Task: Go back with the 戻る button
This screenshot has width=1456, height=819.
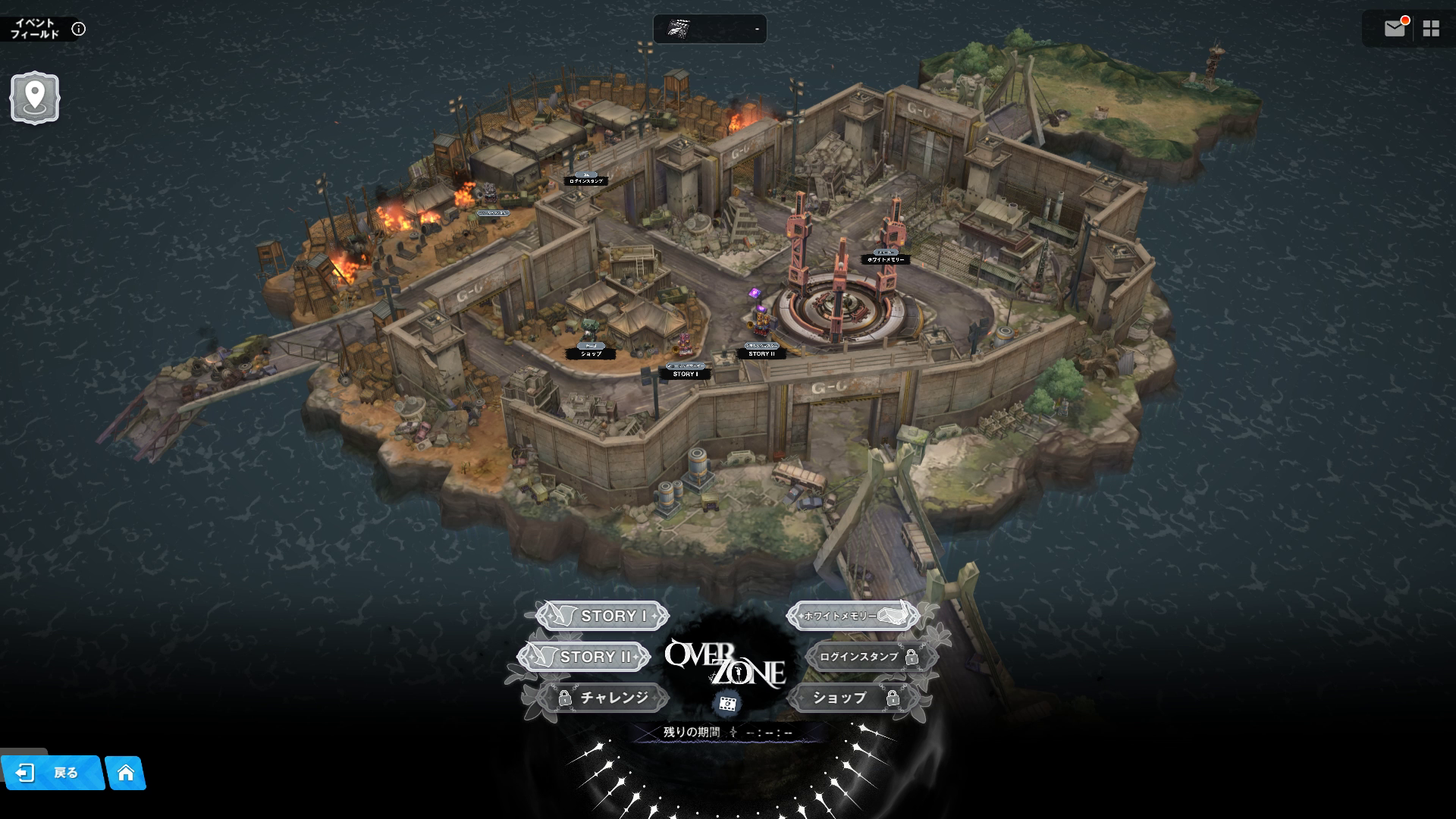Action: 52,773
